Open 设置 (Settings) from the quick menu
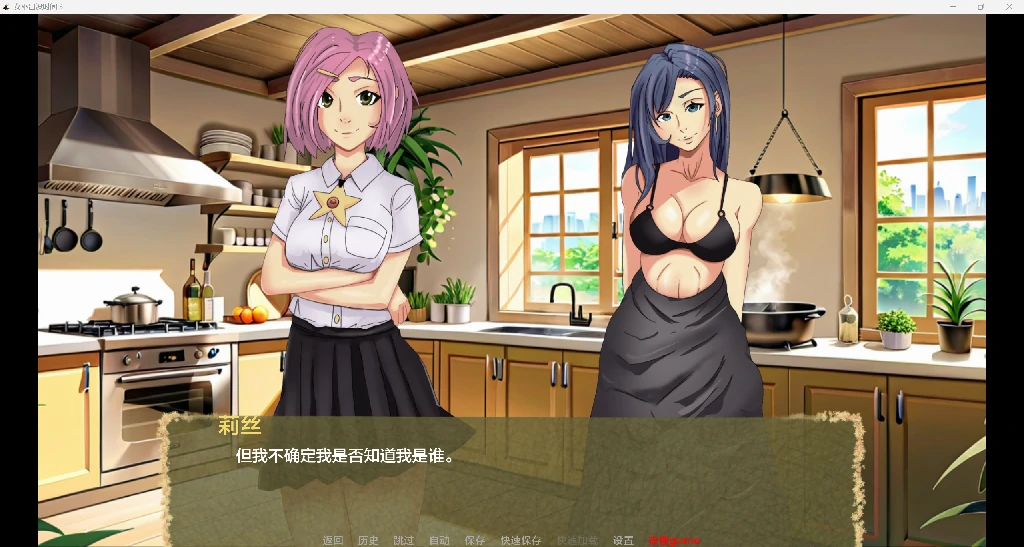1024x547 pixels. click(623, 540)
